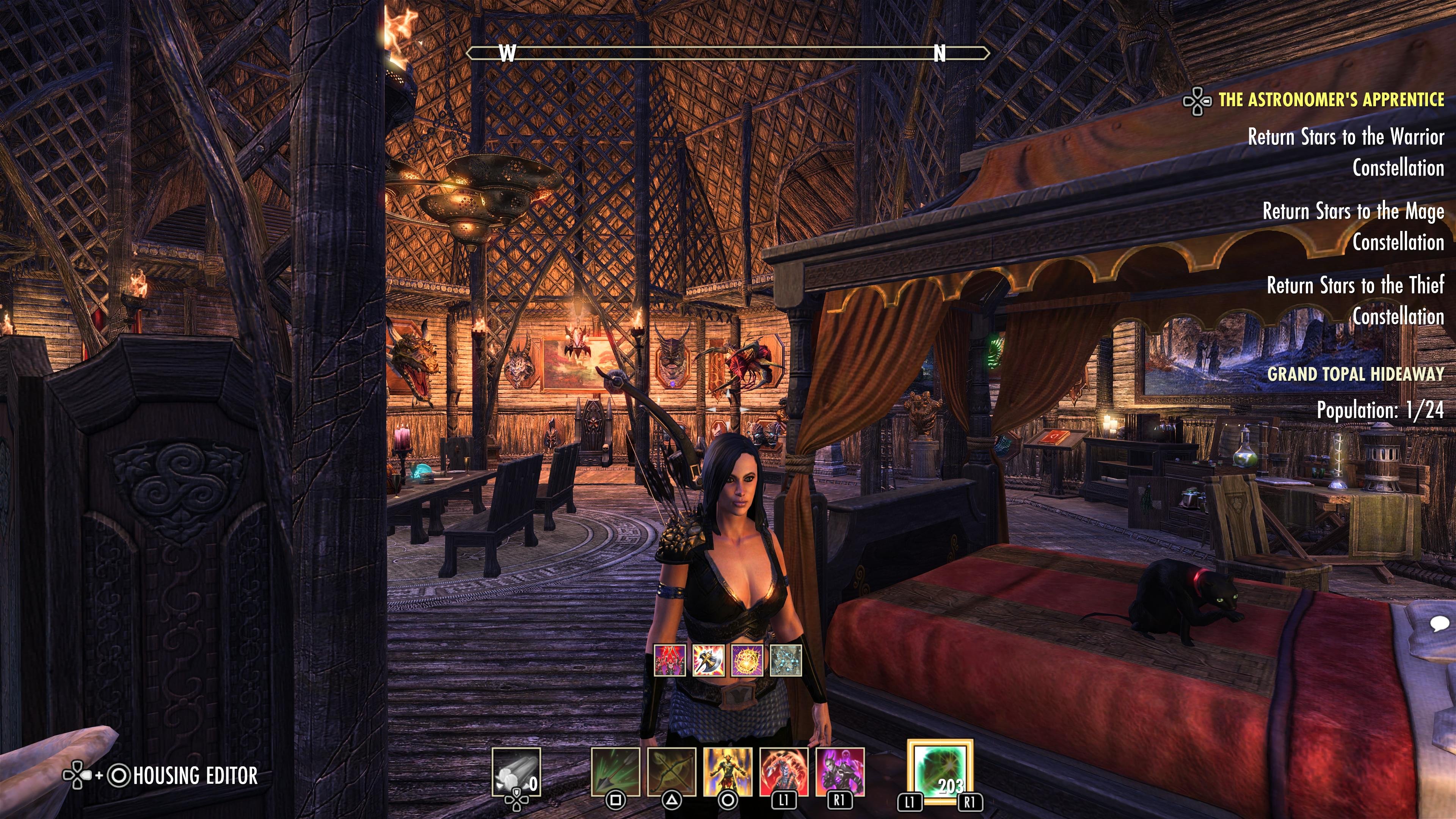The height and width of the screenshot is (819, 1456).
Task: Click the compass bar
Action: click(x=728, y=53)
